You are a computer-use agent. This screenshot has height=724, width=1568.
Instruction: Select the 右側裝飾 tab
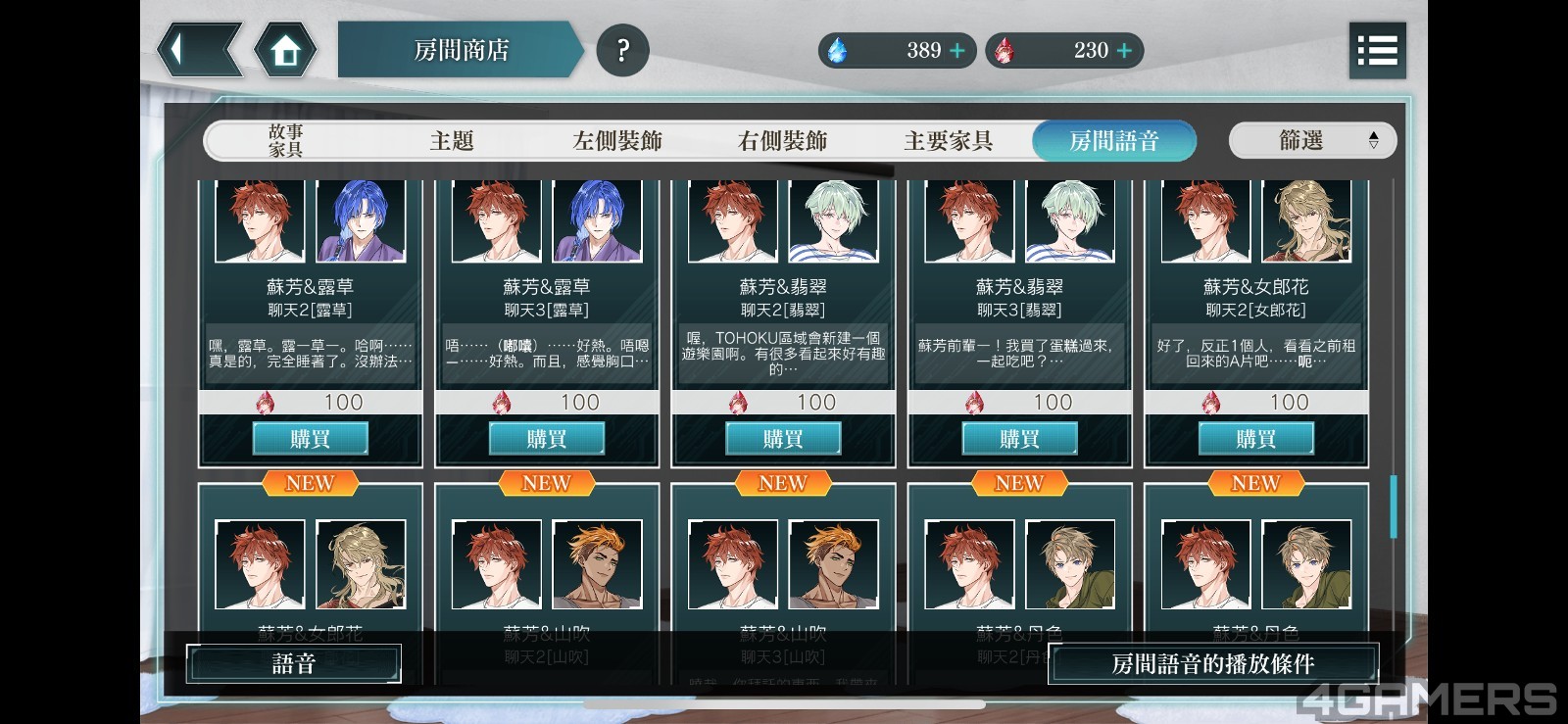782,141
